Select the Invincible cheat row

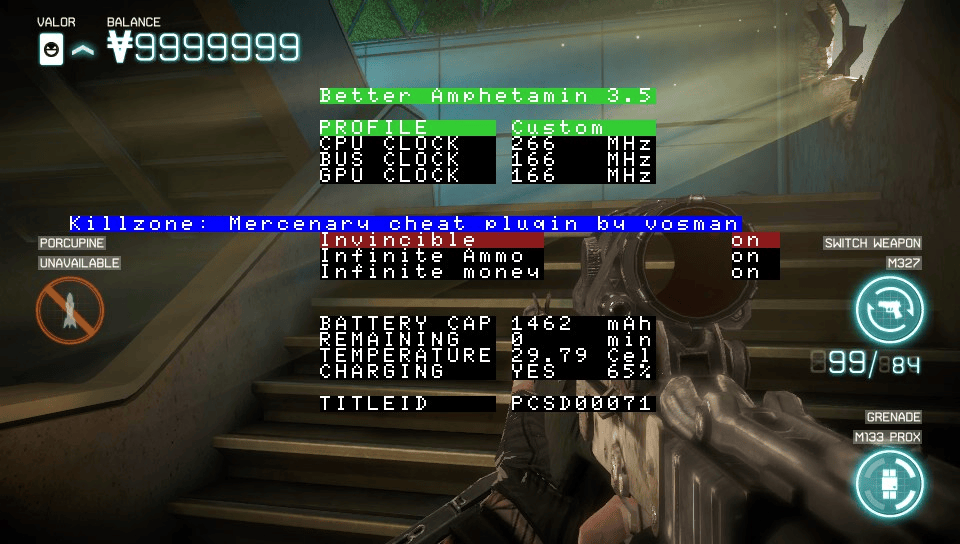(x=549, y=240)
